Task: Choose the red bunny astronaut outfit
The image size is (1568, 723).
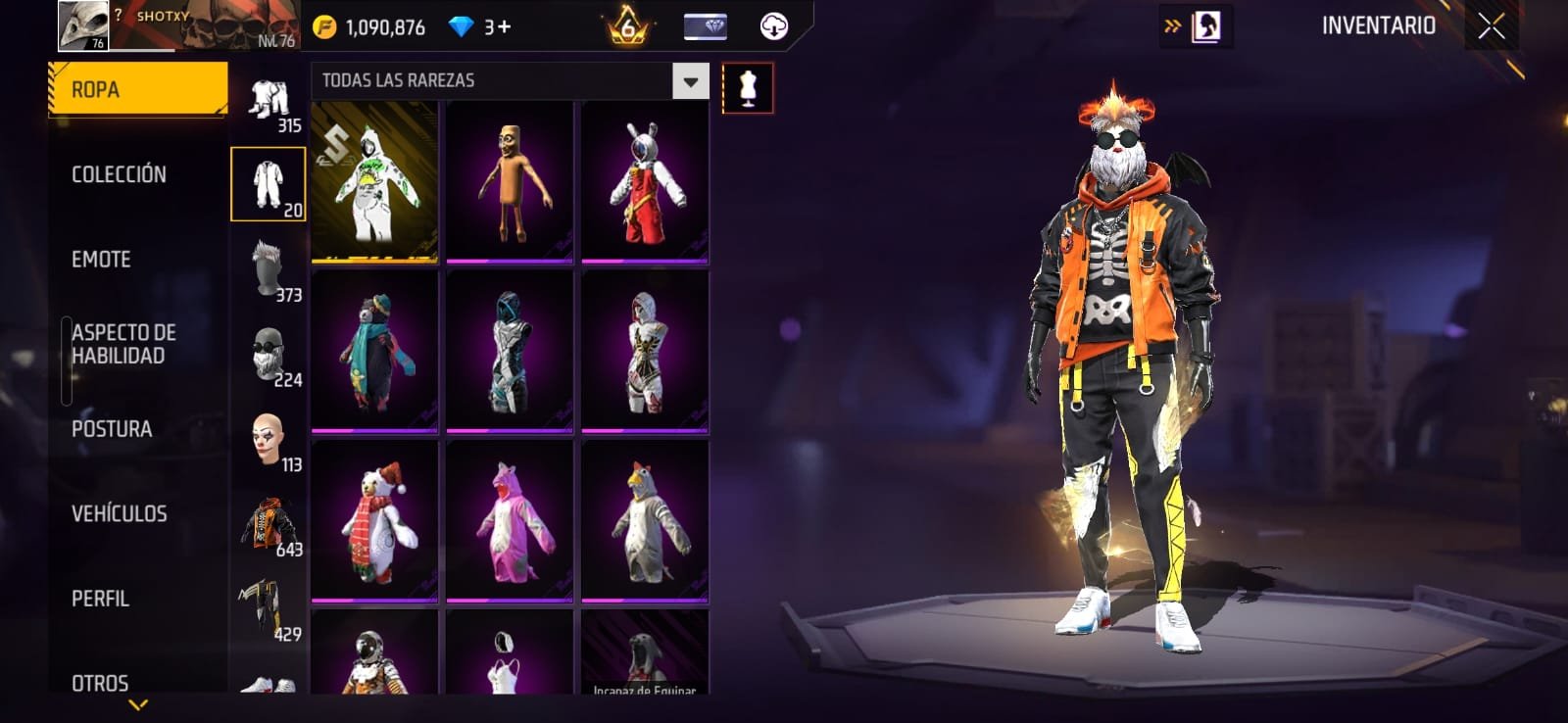Action: [x=645, y=182]
